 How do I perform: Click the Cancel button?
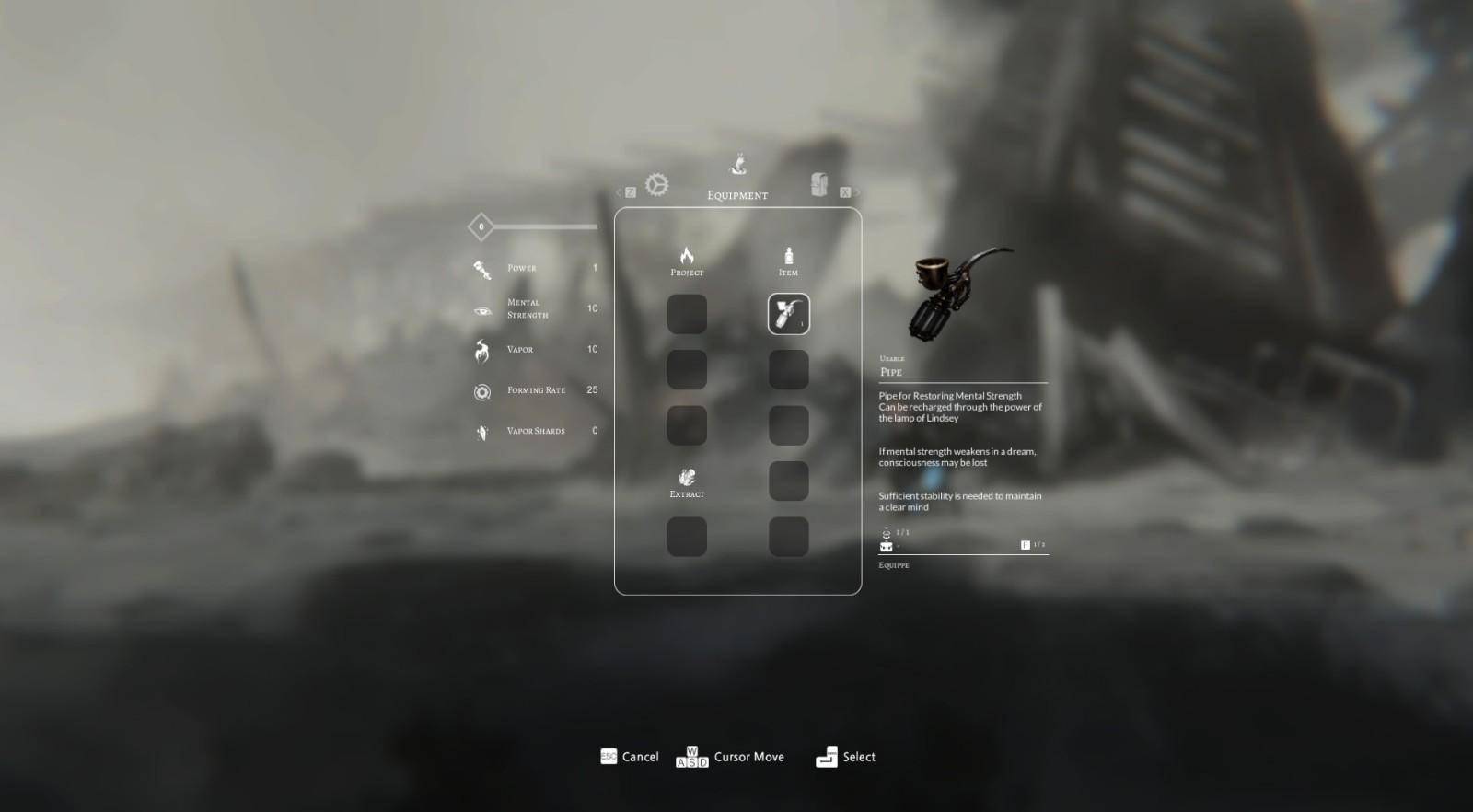pos(630,757)
